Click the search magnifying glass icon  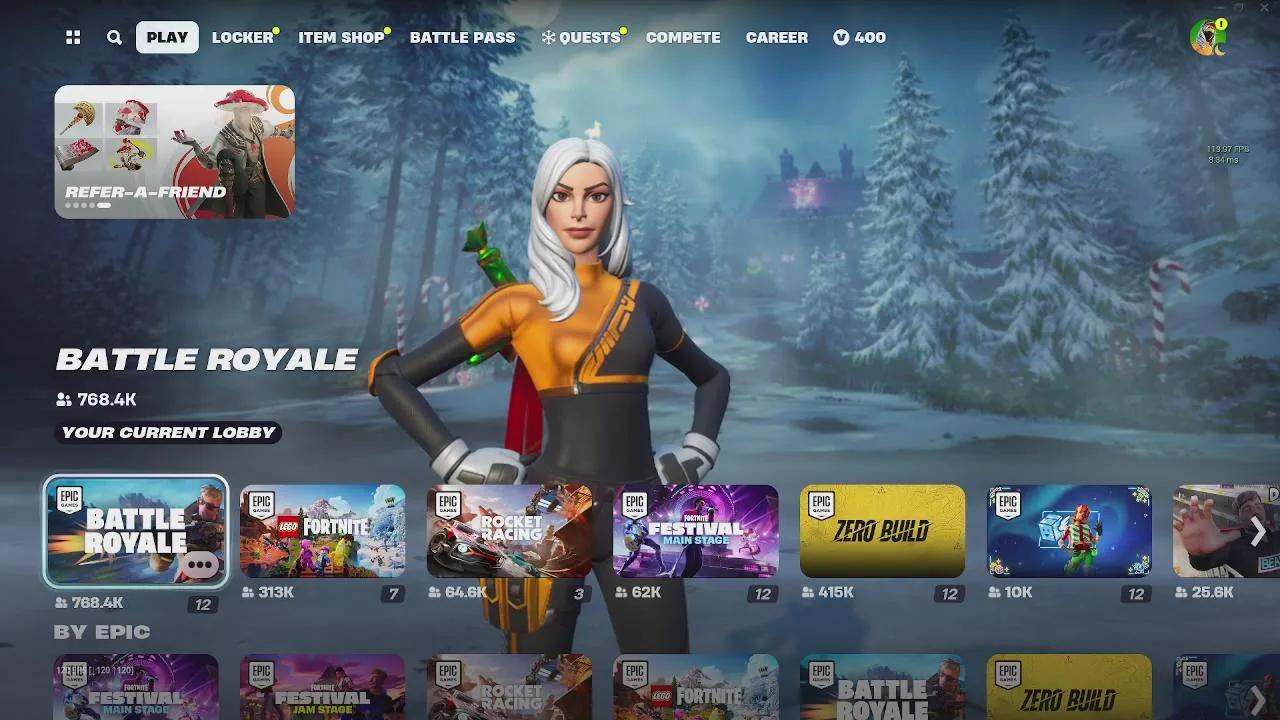(113, 37)
